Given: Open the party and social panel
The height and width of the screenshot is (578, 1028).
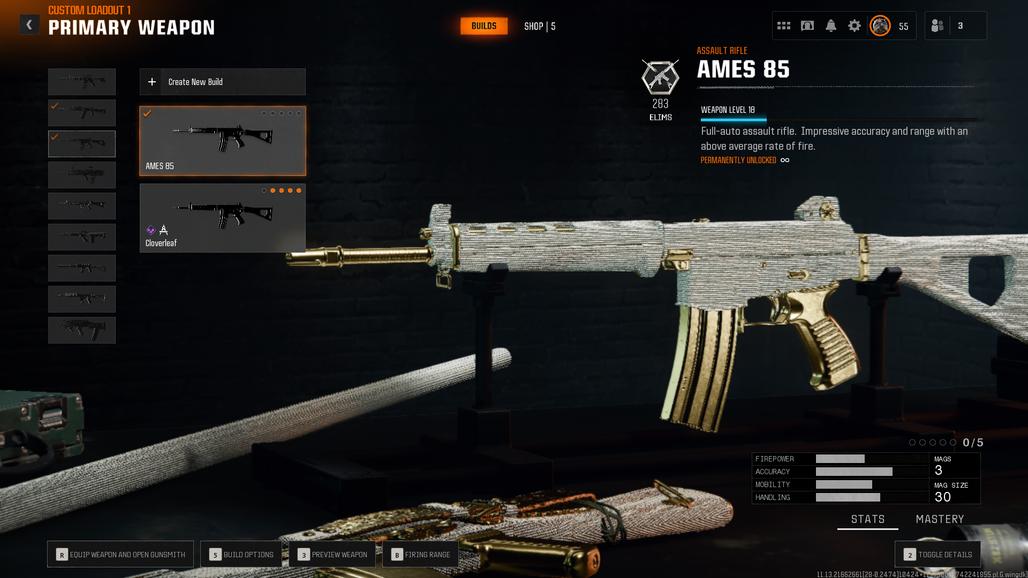Looking at the screenshot, I should pyautogui.click(x=955, y=26).
